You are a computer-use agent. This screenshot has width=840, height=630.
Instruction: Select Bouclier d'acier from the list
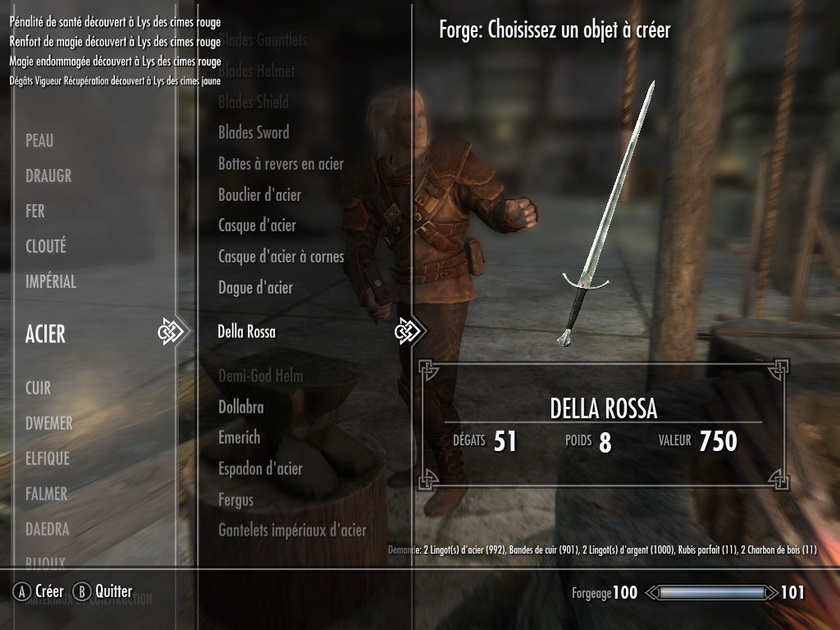pyautogui.click(x=260, y=195)
